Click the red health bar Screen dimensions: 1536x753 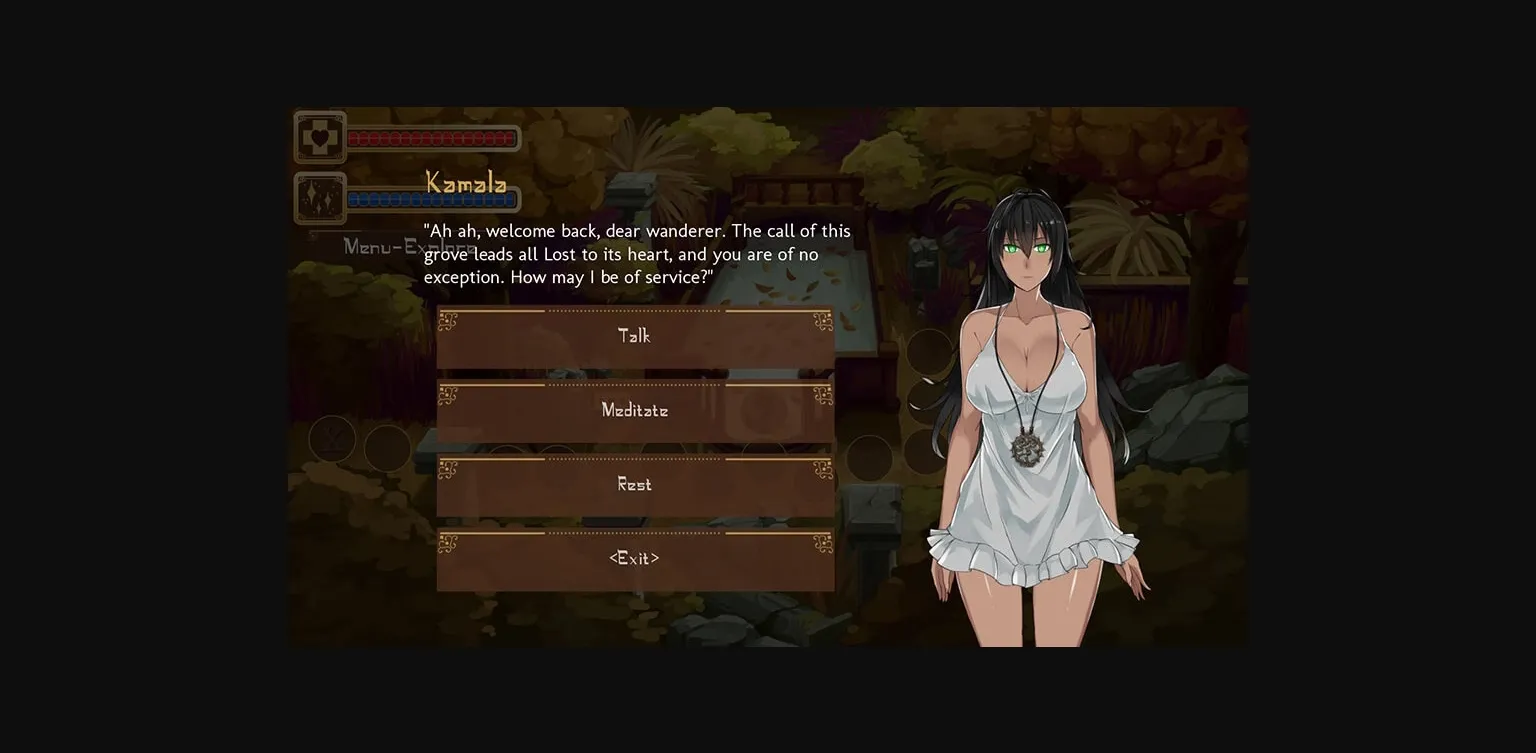pos(432,138)
